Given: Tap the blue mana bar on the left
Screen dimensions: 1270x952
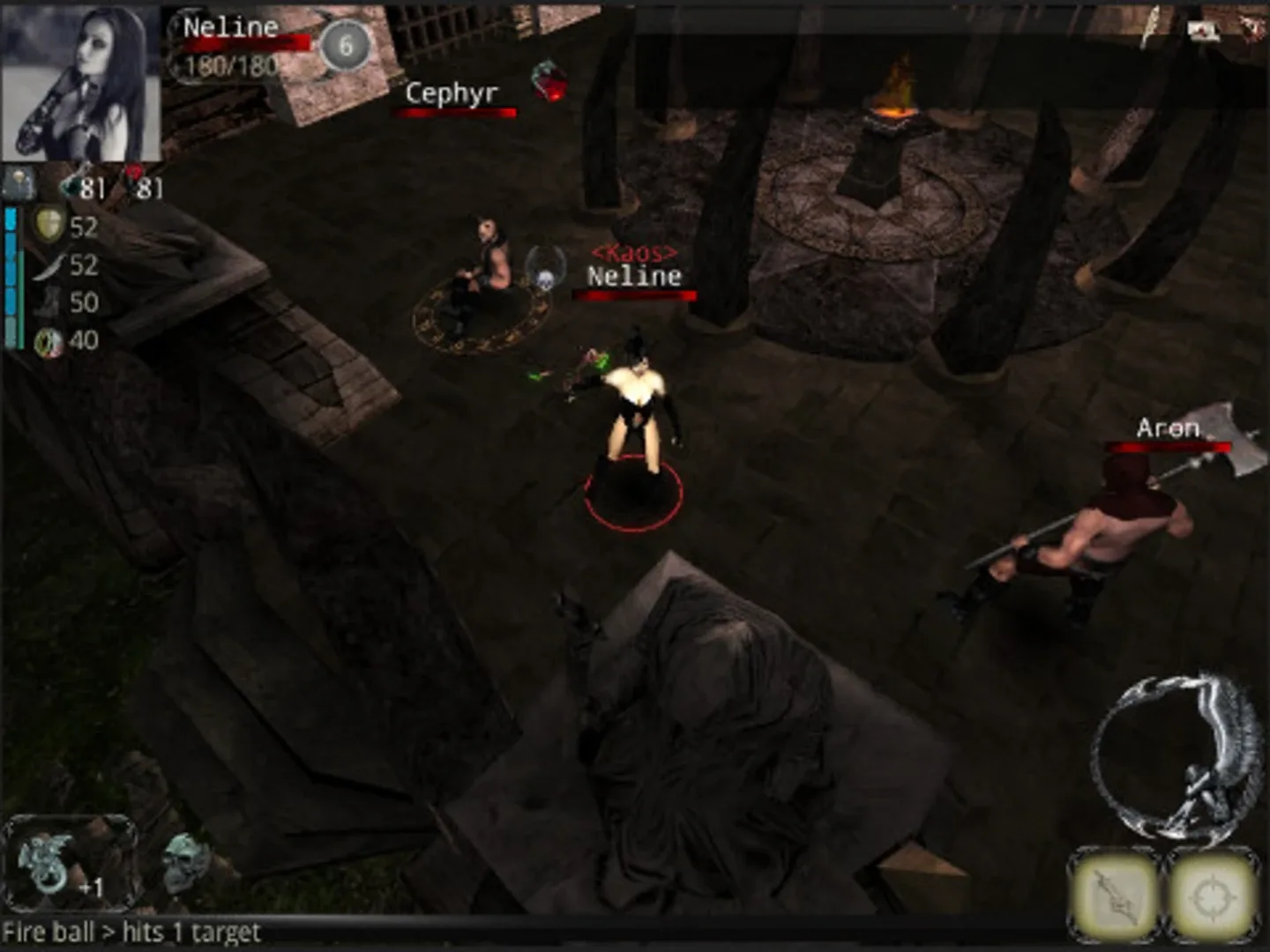Looking at the screenshot, I should tap(11, 273).
